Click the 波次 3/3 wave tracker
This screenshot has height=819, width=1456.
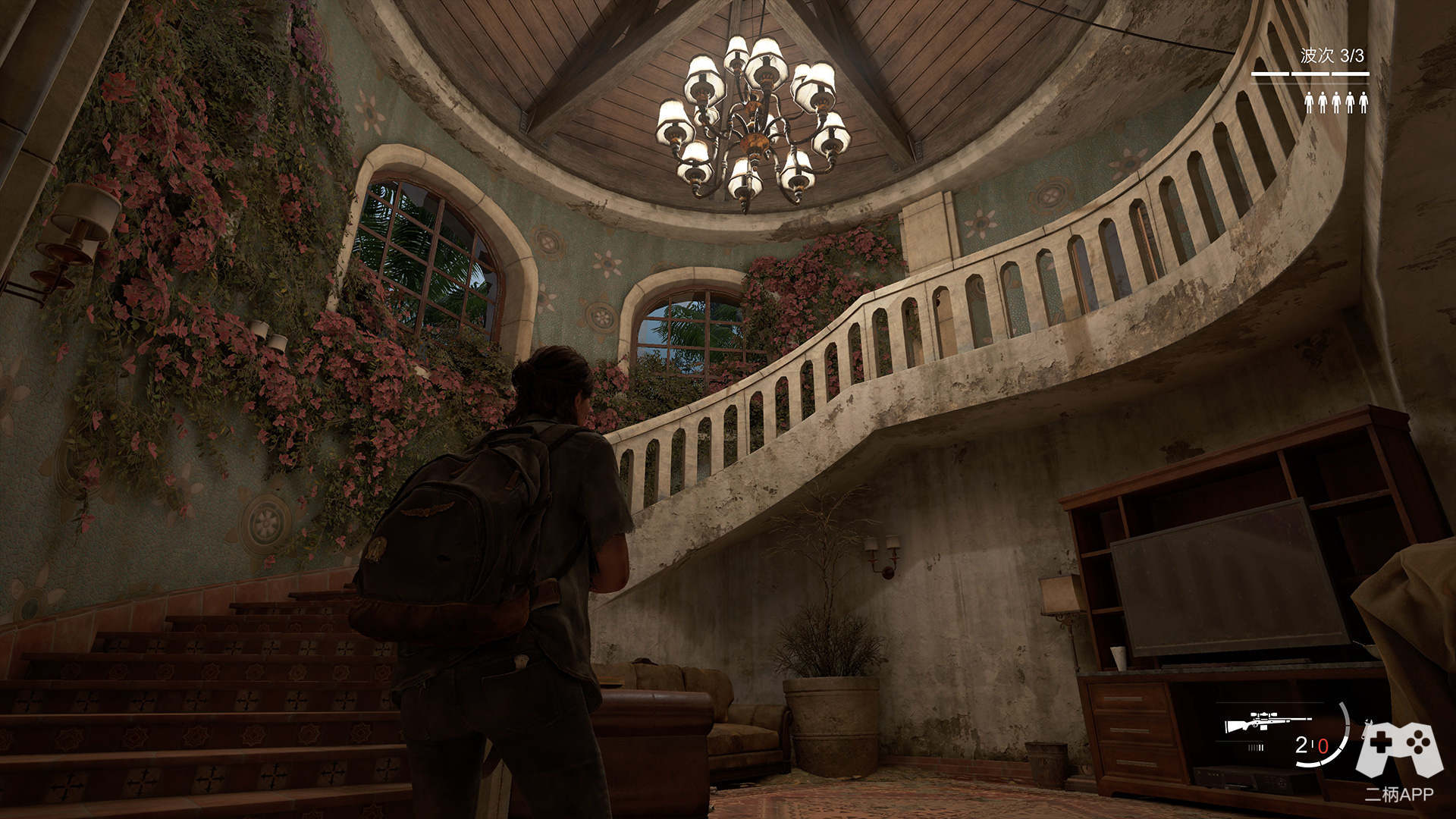pos(1332,55)
